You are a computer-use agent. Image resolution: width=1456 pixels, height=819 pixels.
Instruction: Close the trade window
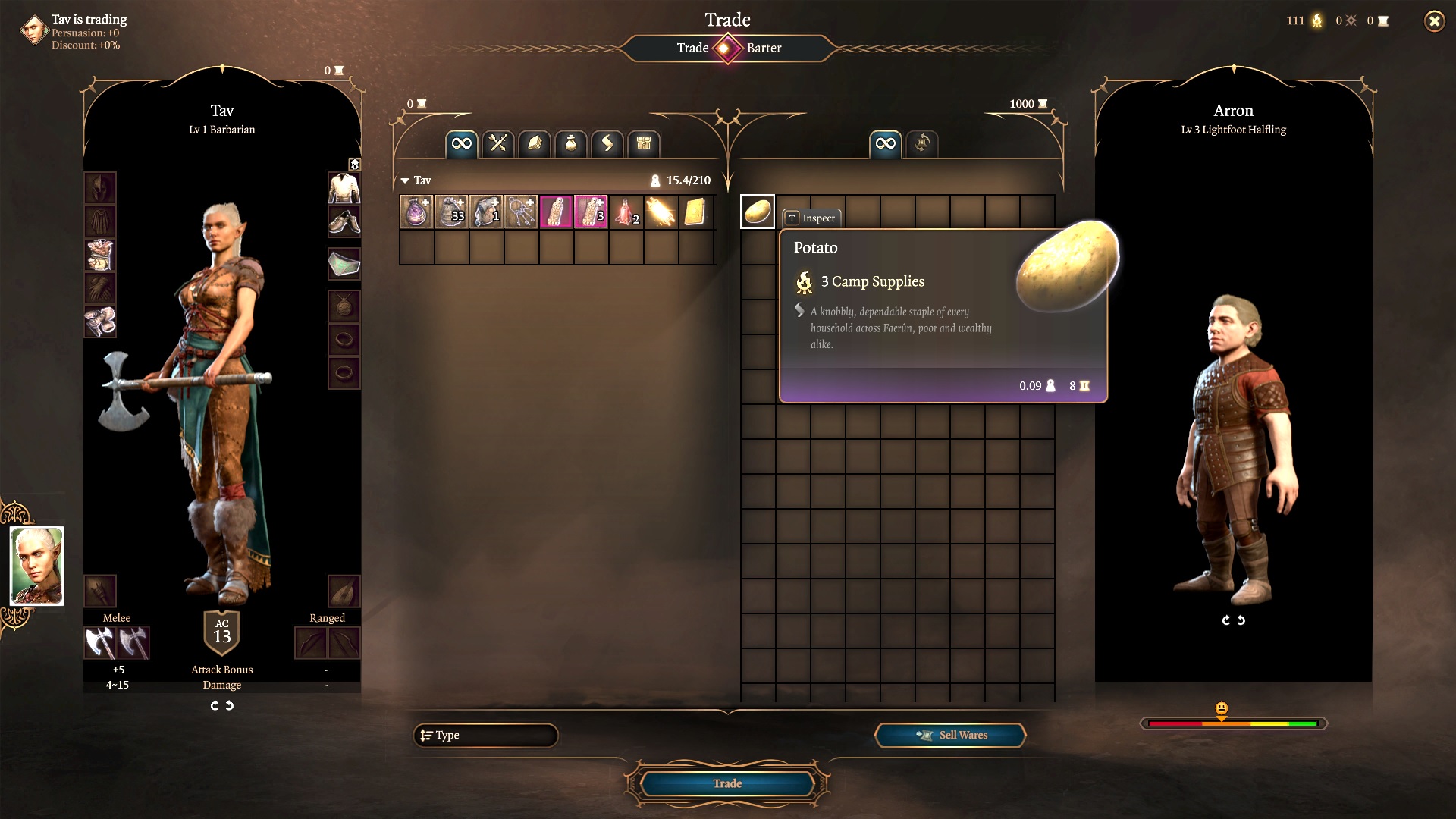pos(1434,21)
